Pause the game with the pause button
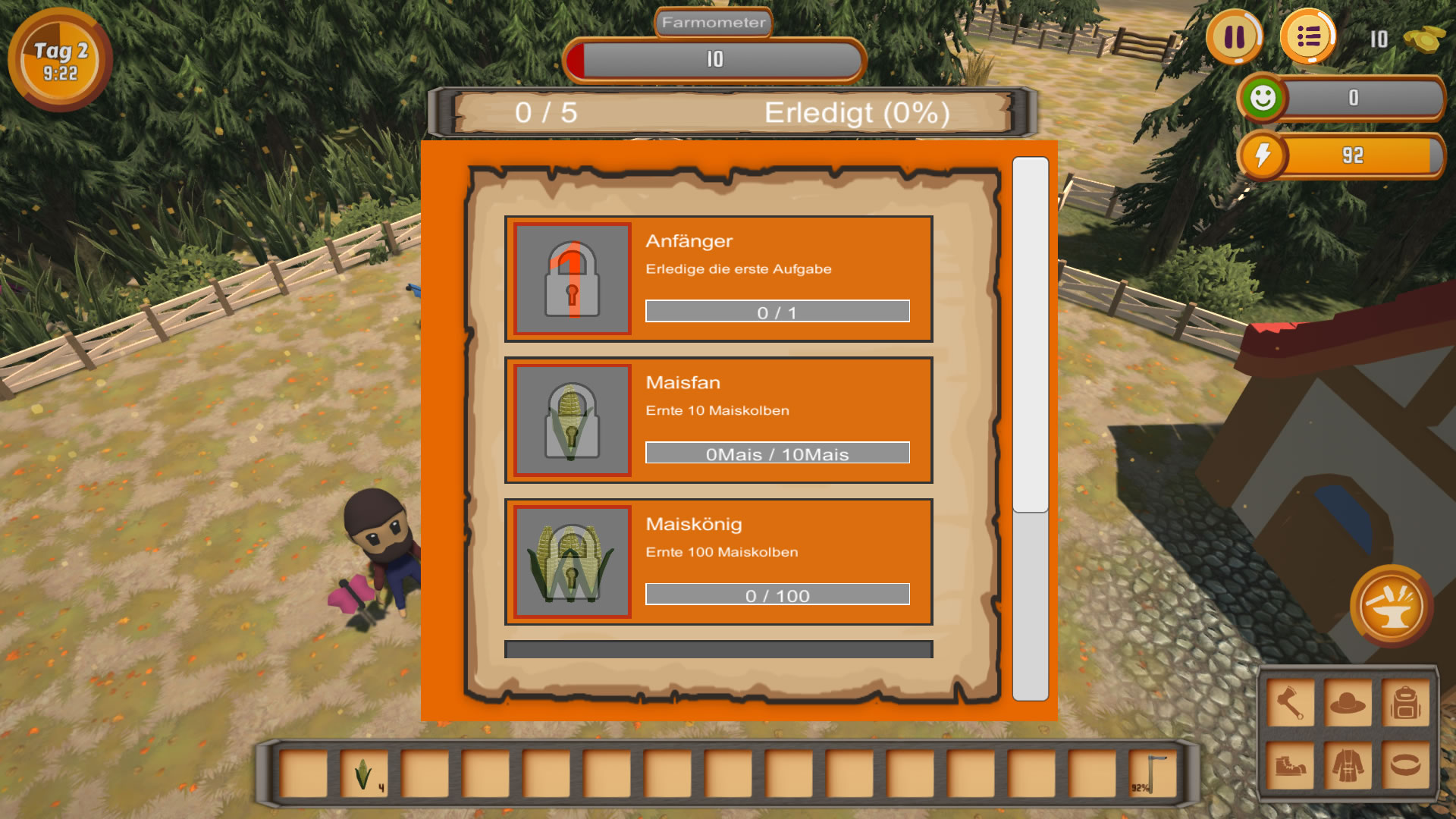The image size is (1456, 819). point(1235,37)
